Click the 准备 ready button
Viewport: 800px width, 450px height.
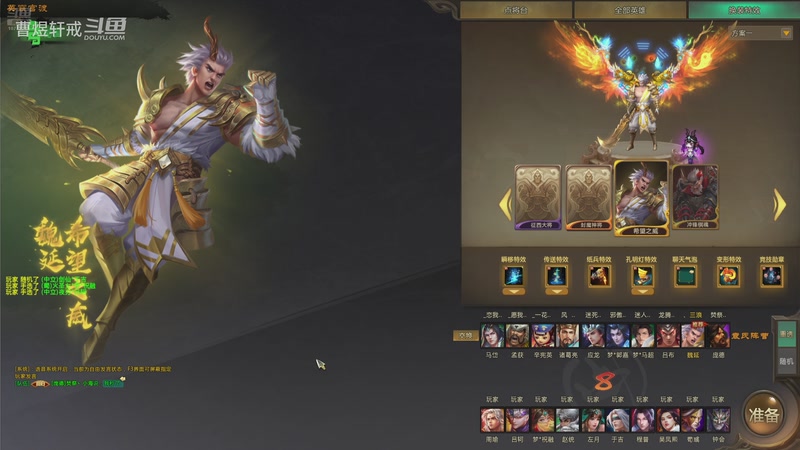[x=765, y=414]
